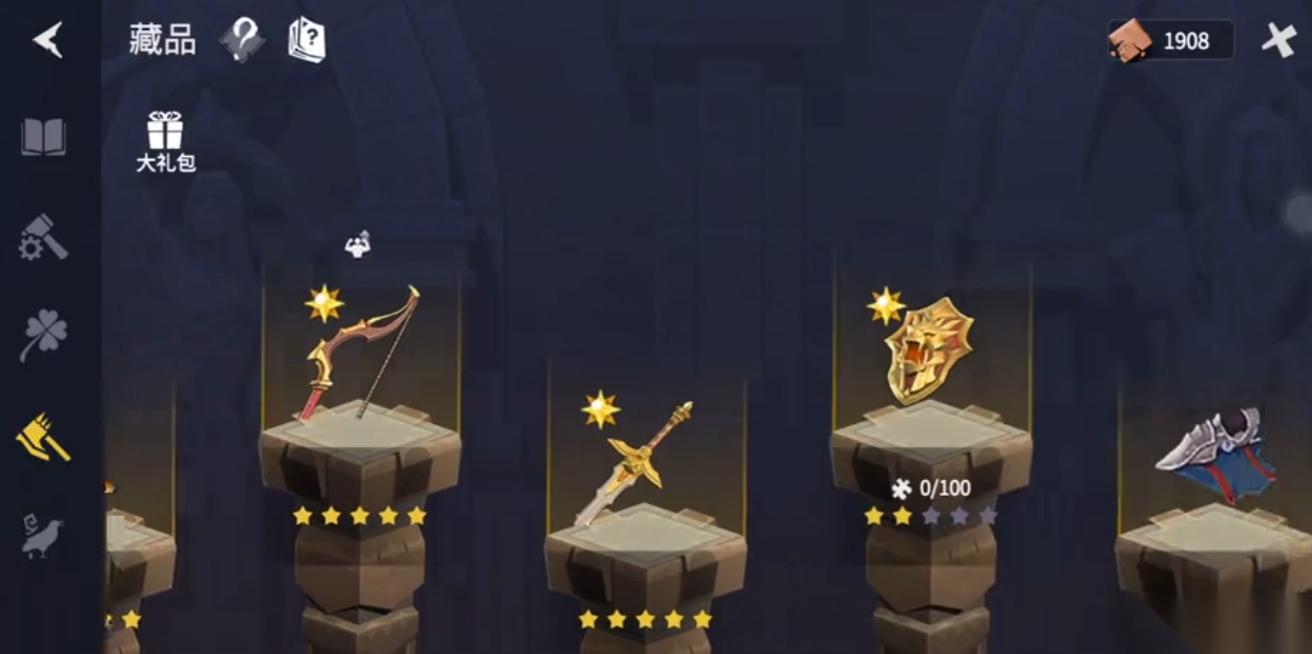Select the red longbow collectible

click(x=360, y=355)
